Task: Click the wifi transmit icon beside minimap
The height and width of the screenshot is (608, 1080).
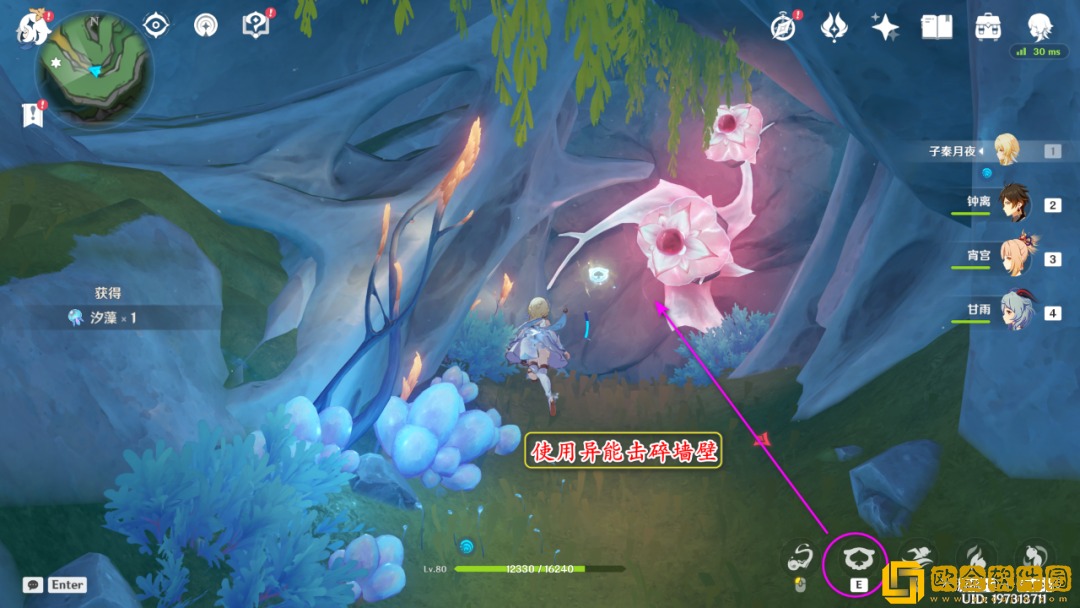Action: 205,26
